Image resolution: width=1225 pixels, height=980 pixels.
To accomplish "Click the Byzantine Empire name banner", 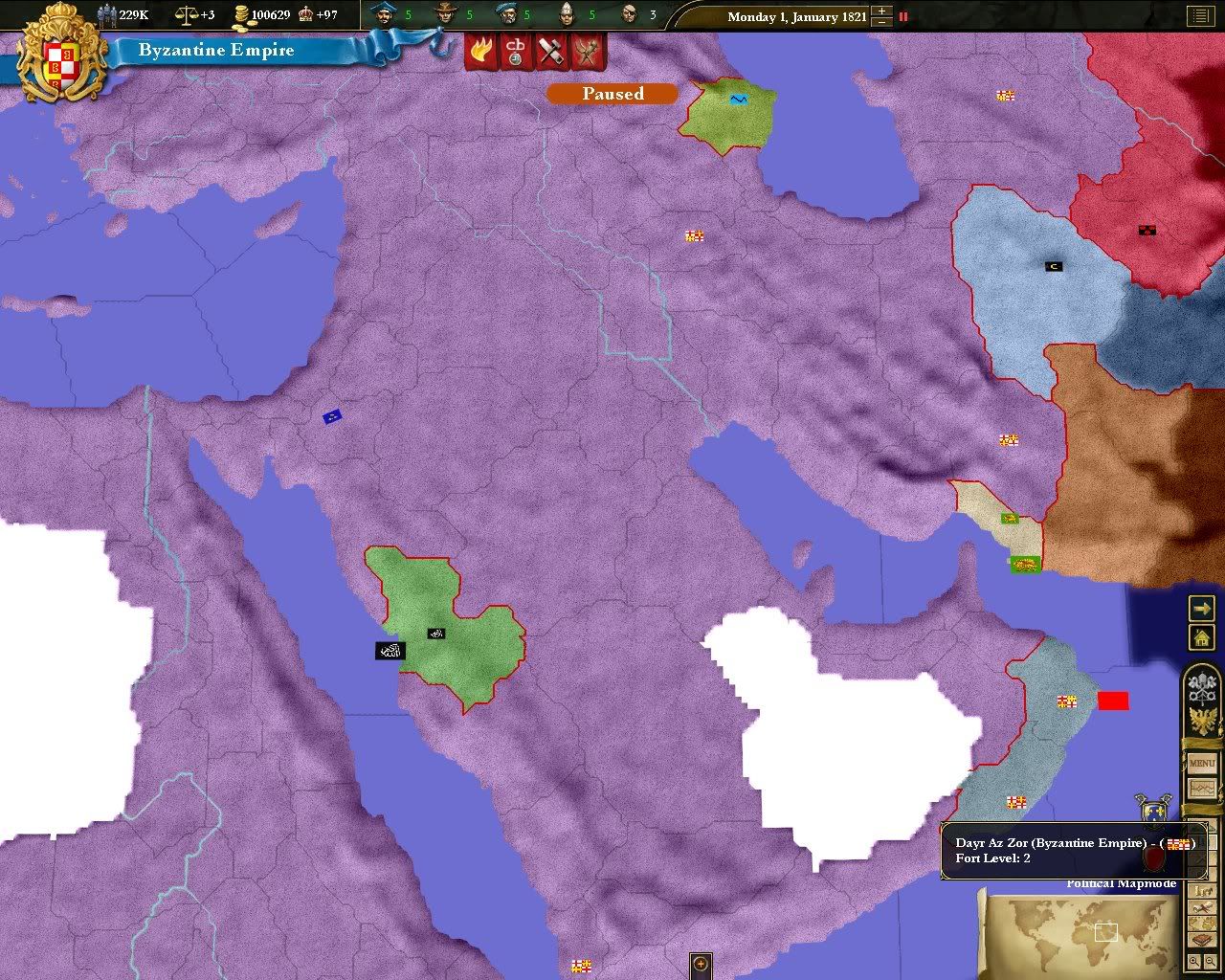I will pyautogui.click(x=217, y=50).
